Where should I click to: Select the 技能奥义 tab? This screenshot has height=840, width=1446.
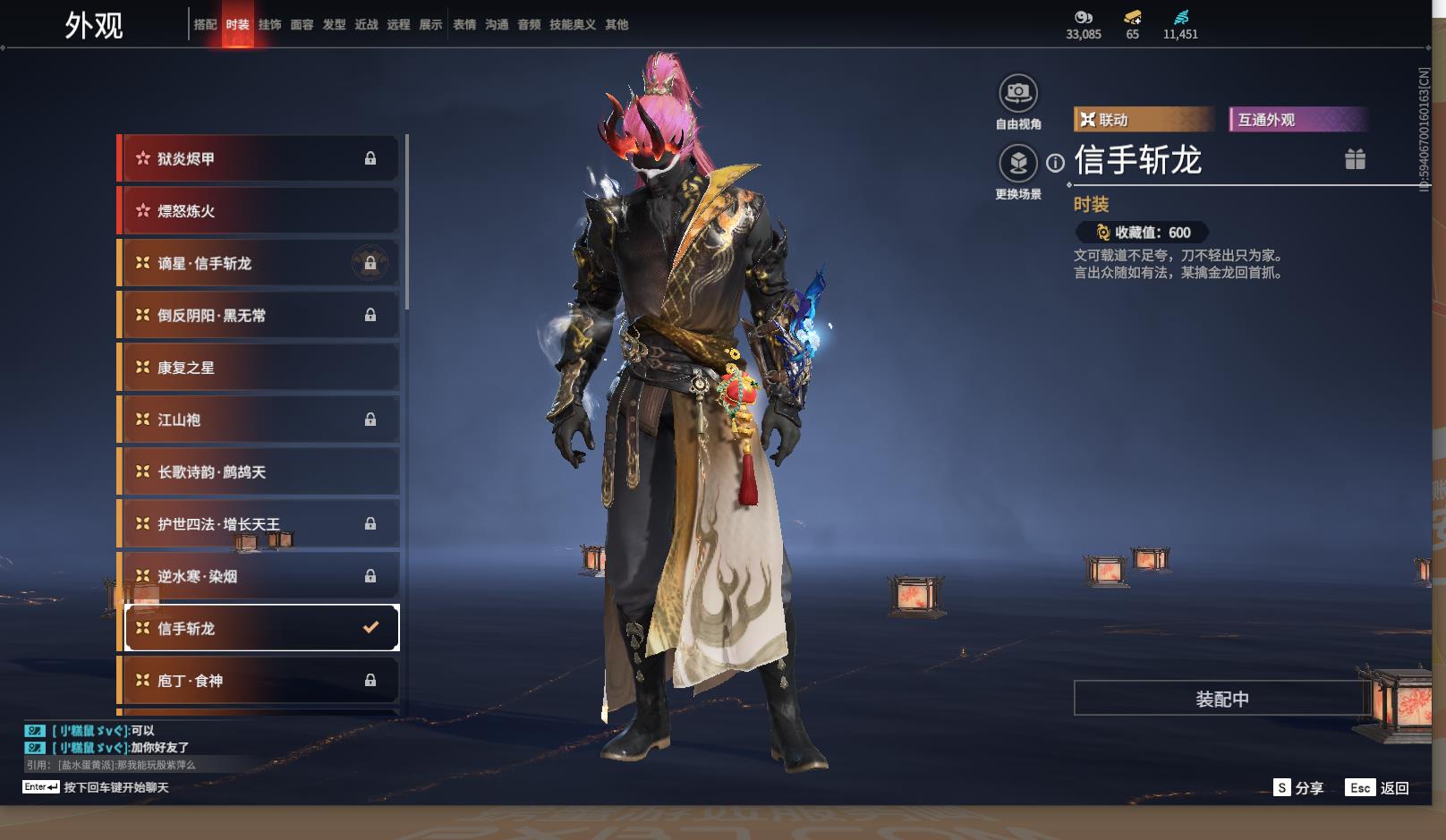(572, 25)
